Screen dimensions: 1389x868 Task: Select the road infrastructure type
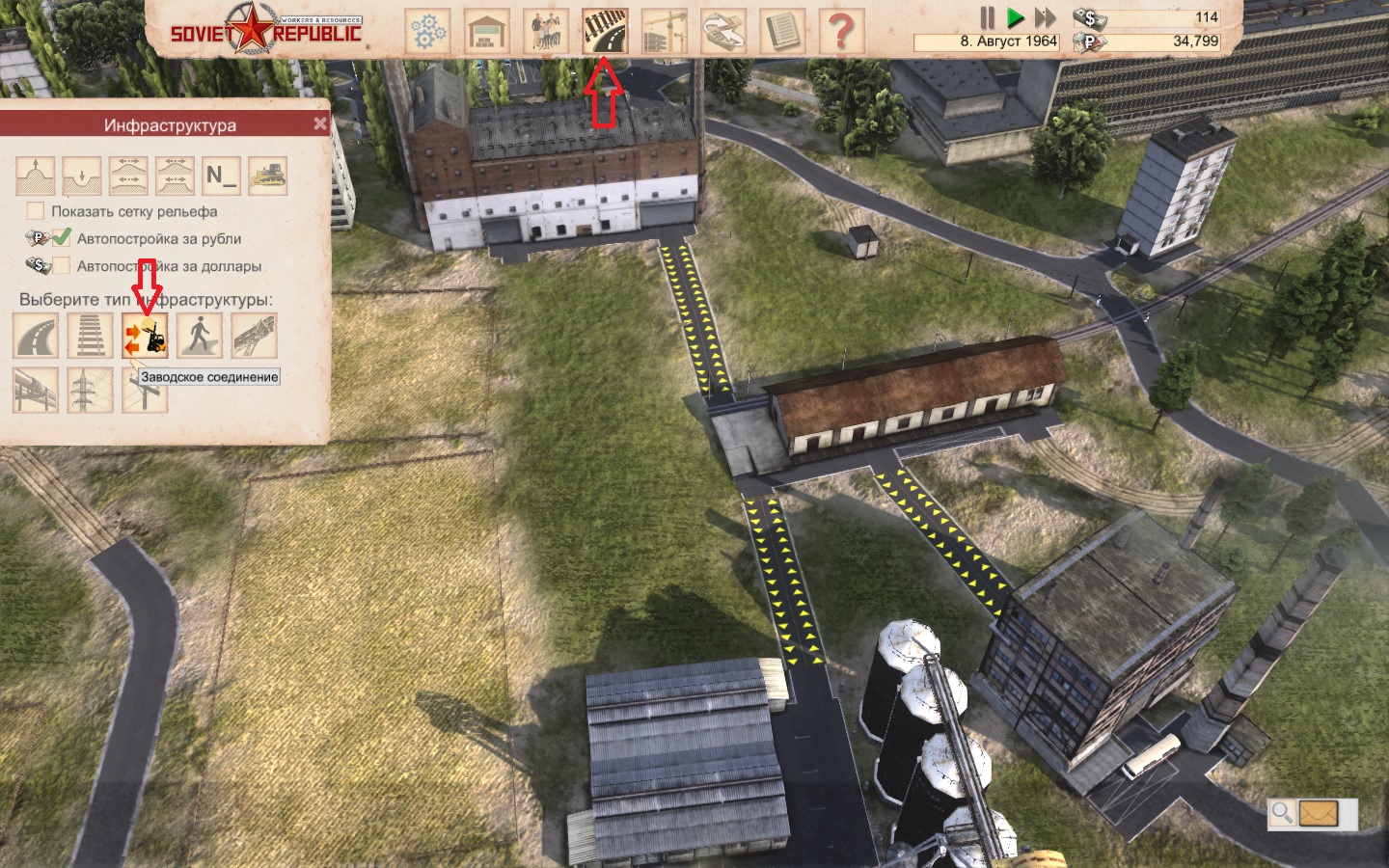tap(36, 337)
